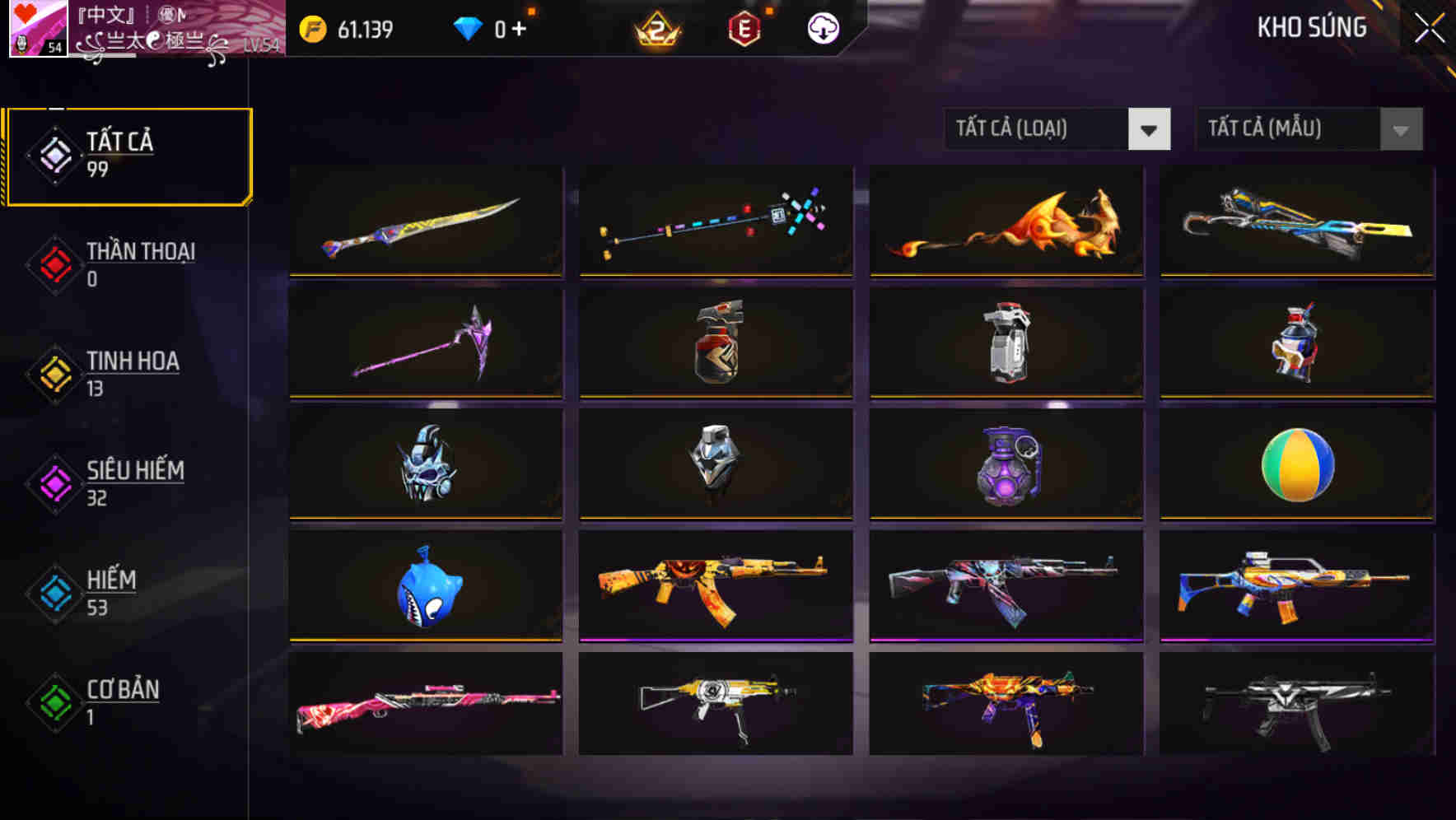1456x820 pixels.
Task: Click the arrow on the weapon type dropdown
Action: coord(1150,129)
